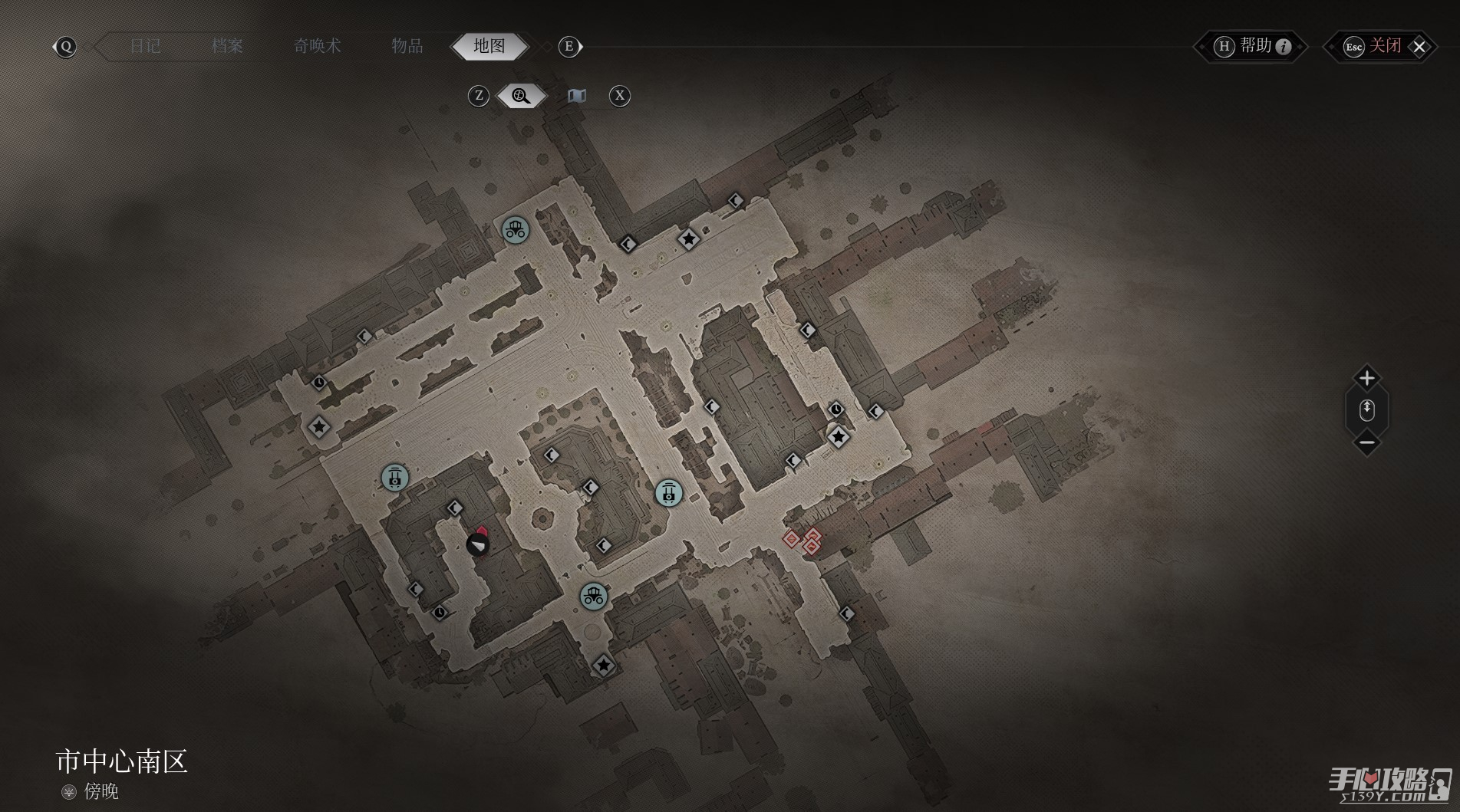
Task: Switch to the folded world map view
Action: (x=577, y=96)
